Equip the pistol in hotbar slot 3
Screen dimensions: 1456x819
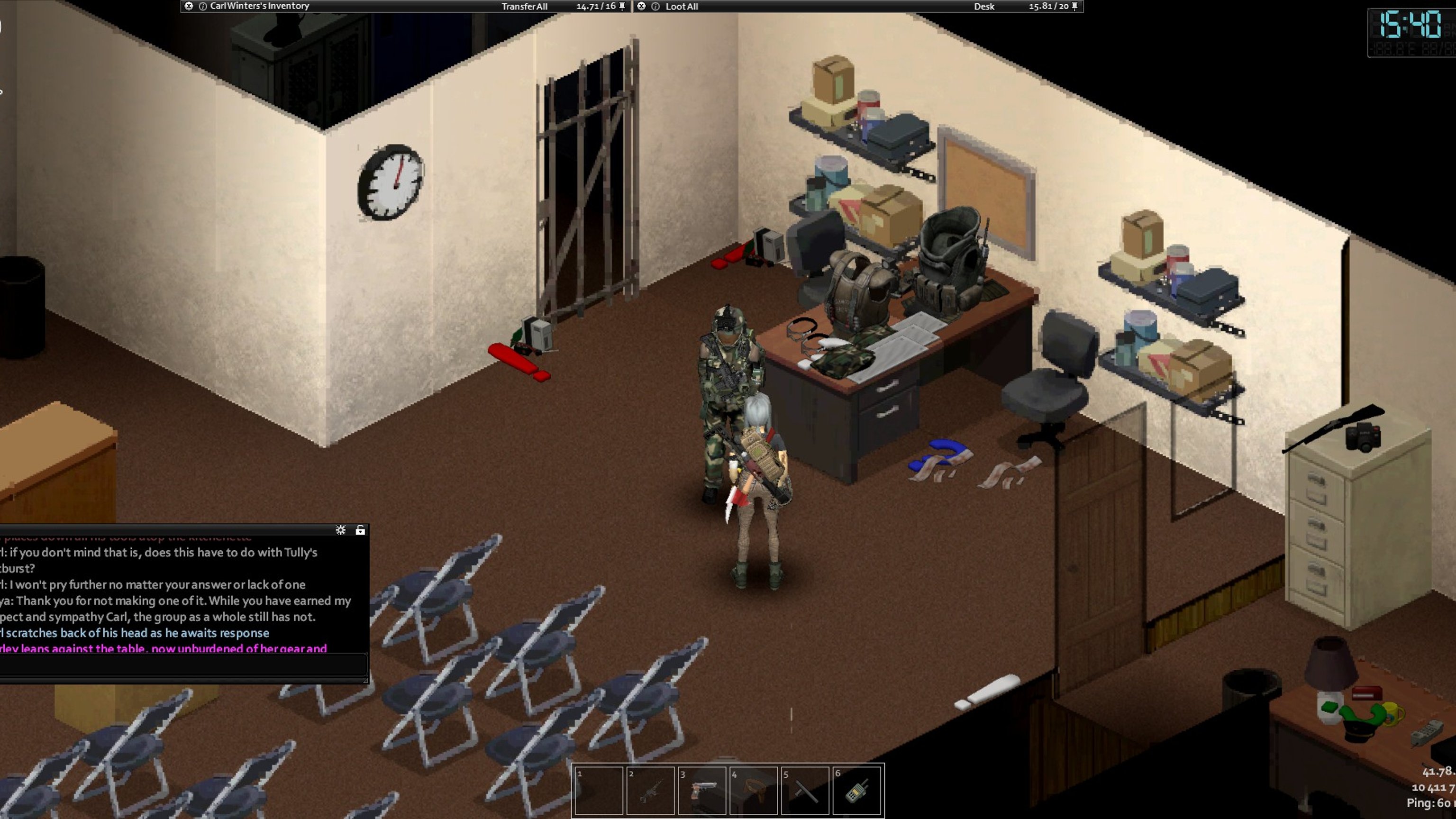click(x=701, y=790)
